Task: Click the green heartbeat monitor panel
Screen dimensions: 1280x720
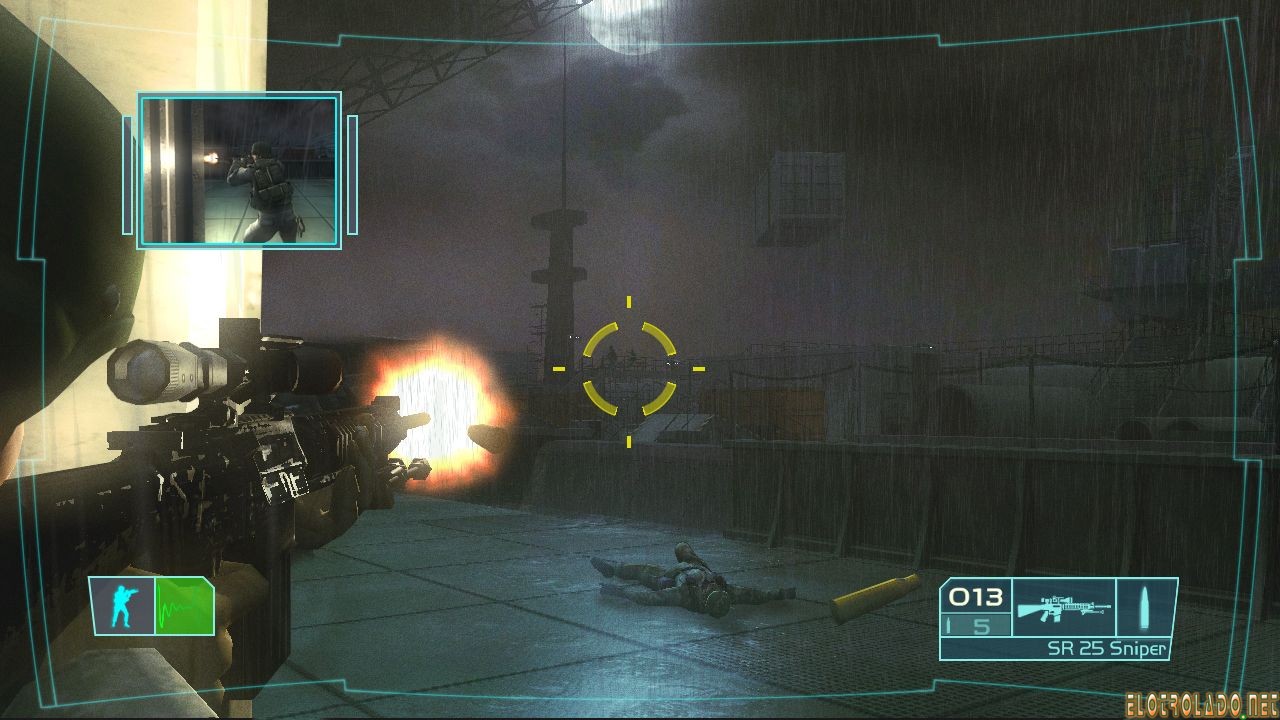Action: [x=184, y=606]
